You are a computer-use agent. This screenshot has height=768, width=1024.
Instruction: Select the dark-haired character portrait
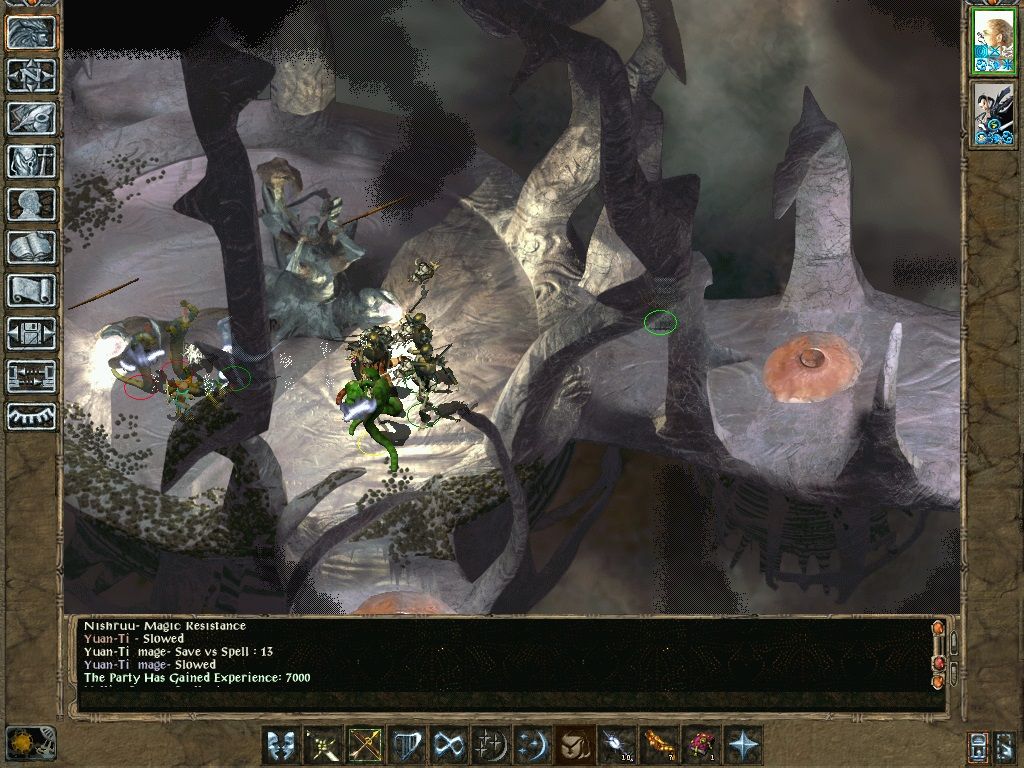(x=993, y=115)
